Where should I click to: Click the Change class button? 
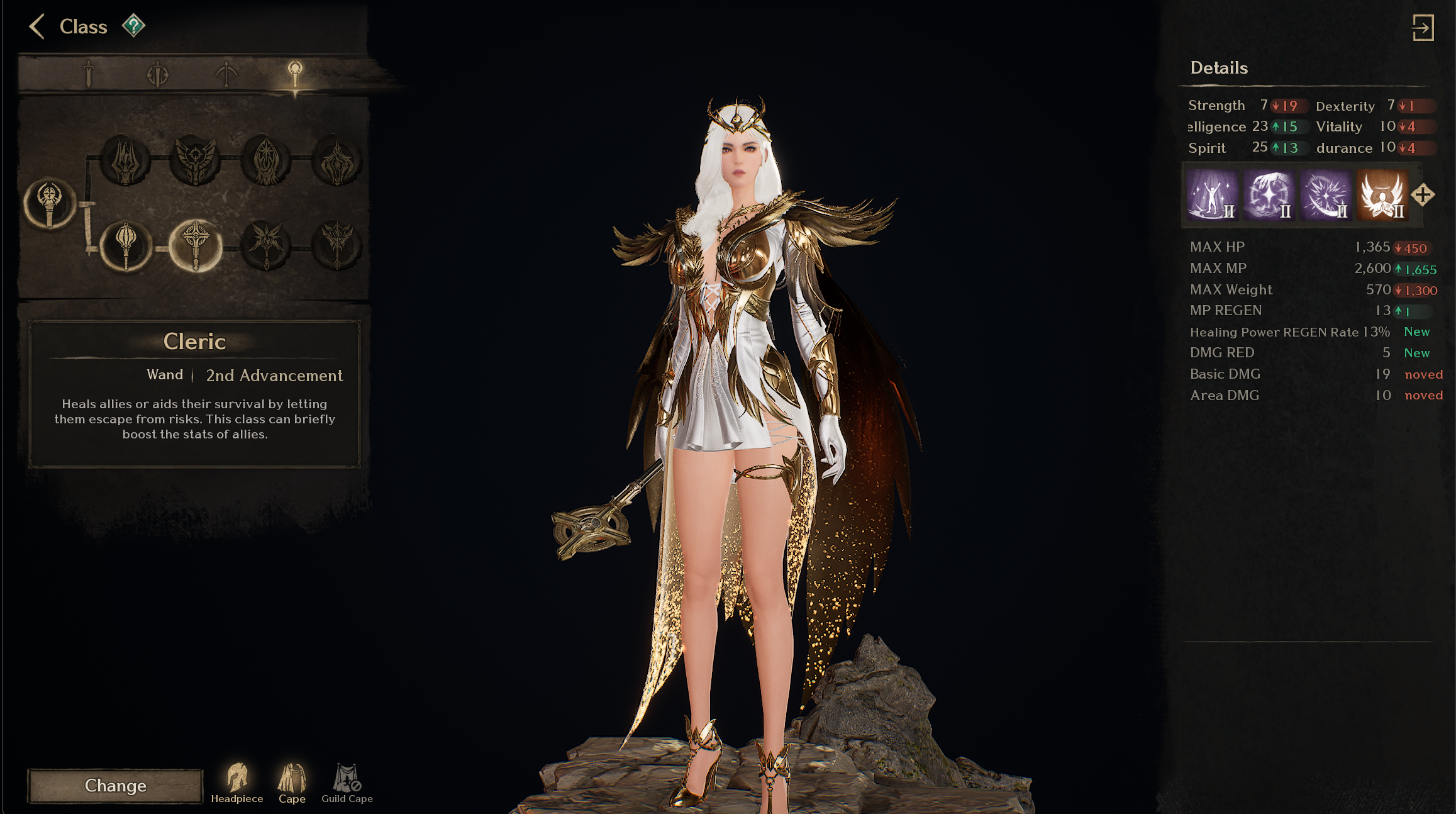pos(115,786)
